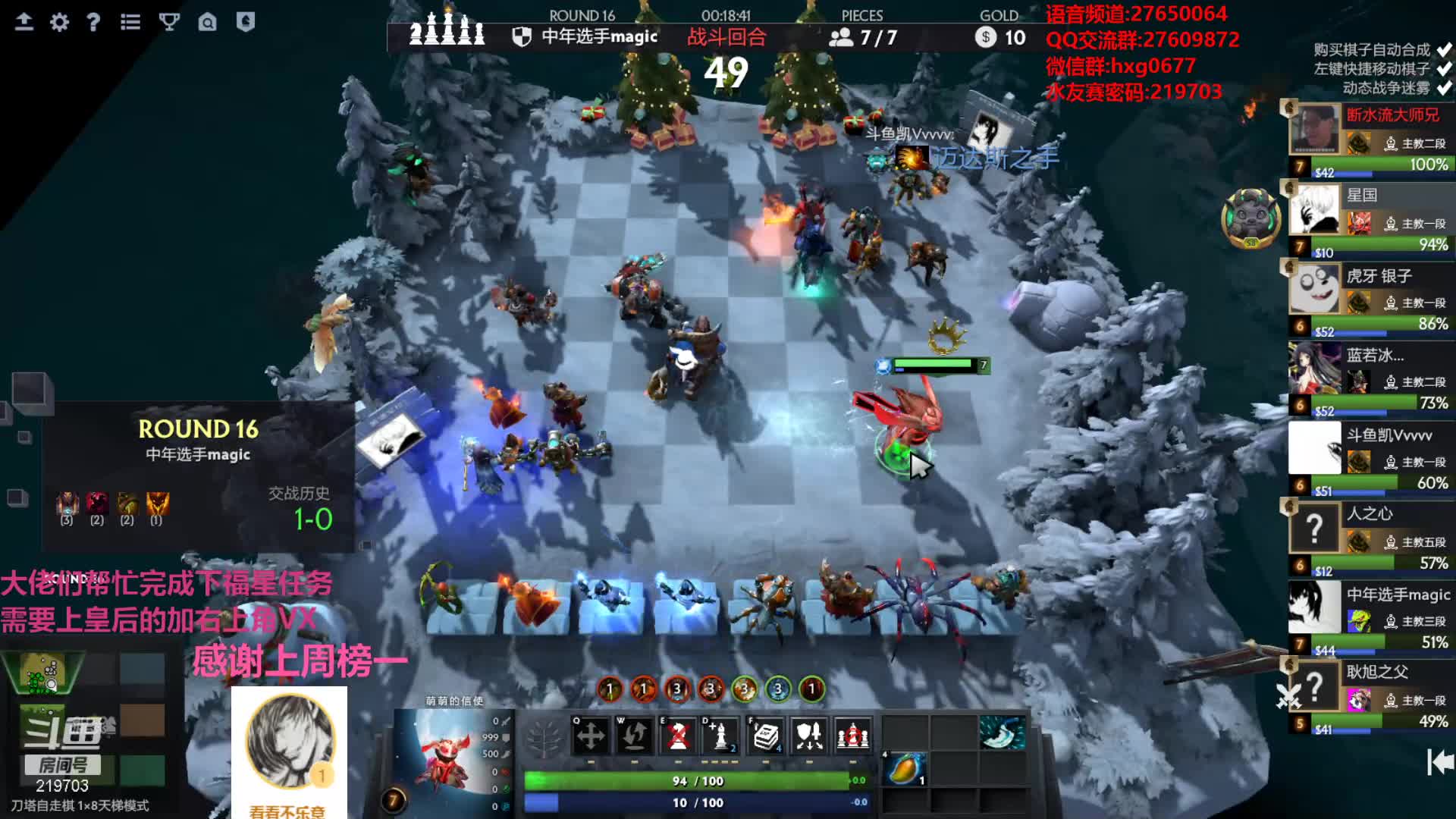This screenshot has height=819, width=1456.
Task: Toggle 购买棋子自动合成 checkbox
Action: (x=1444, y=50)
